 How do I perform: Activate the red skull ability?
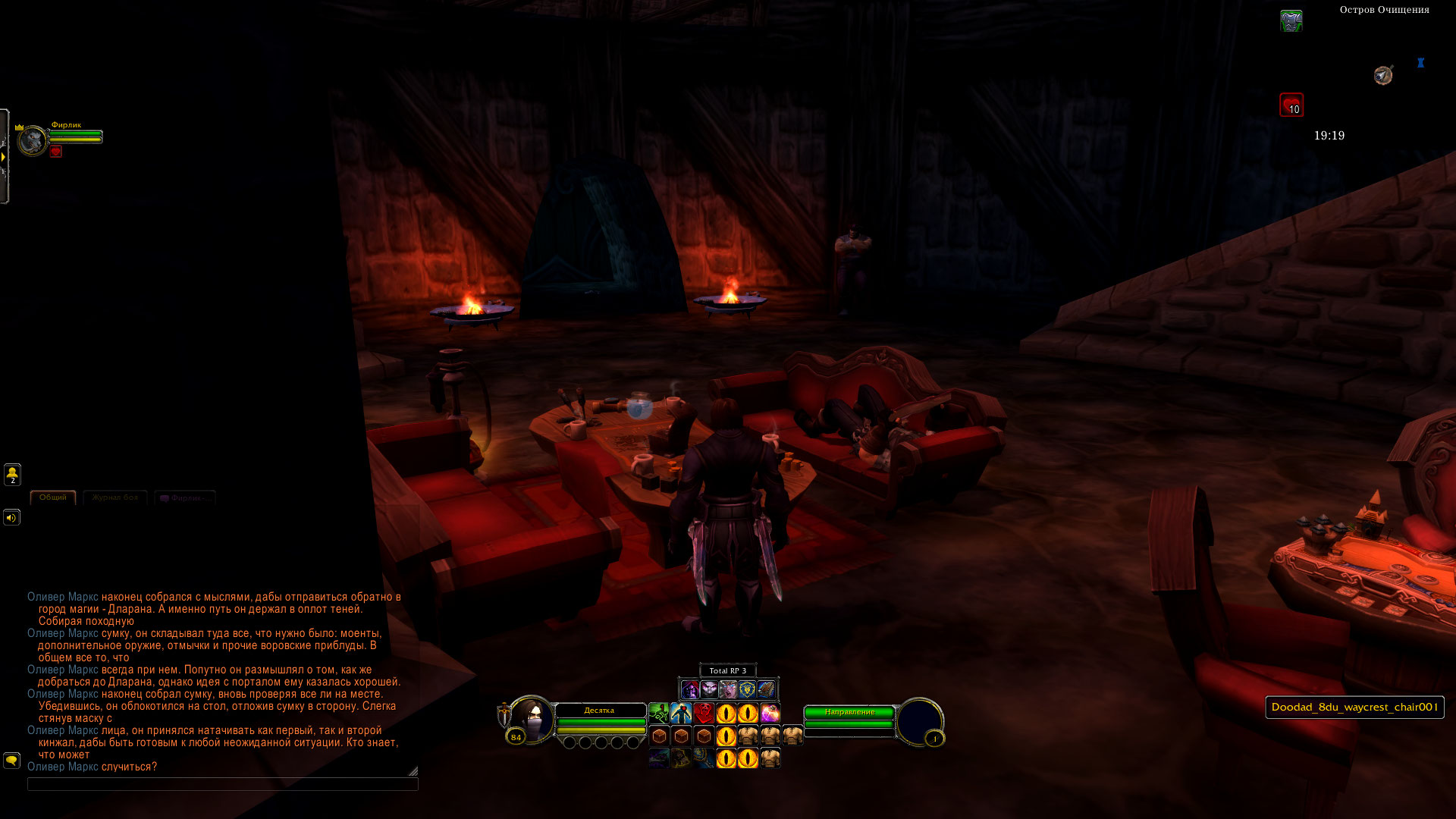click(704, 714)
